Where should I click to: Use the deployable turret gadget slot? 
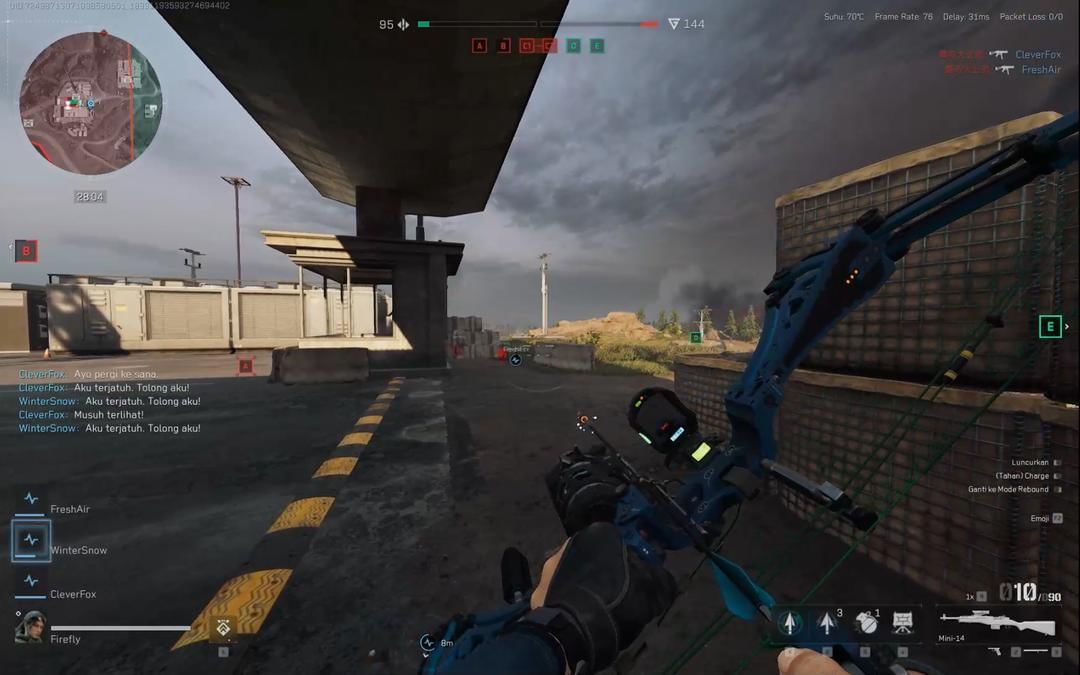tap(903, 623)
